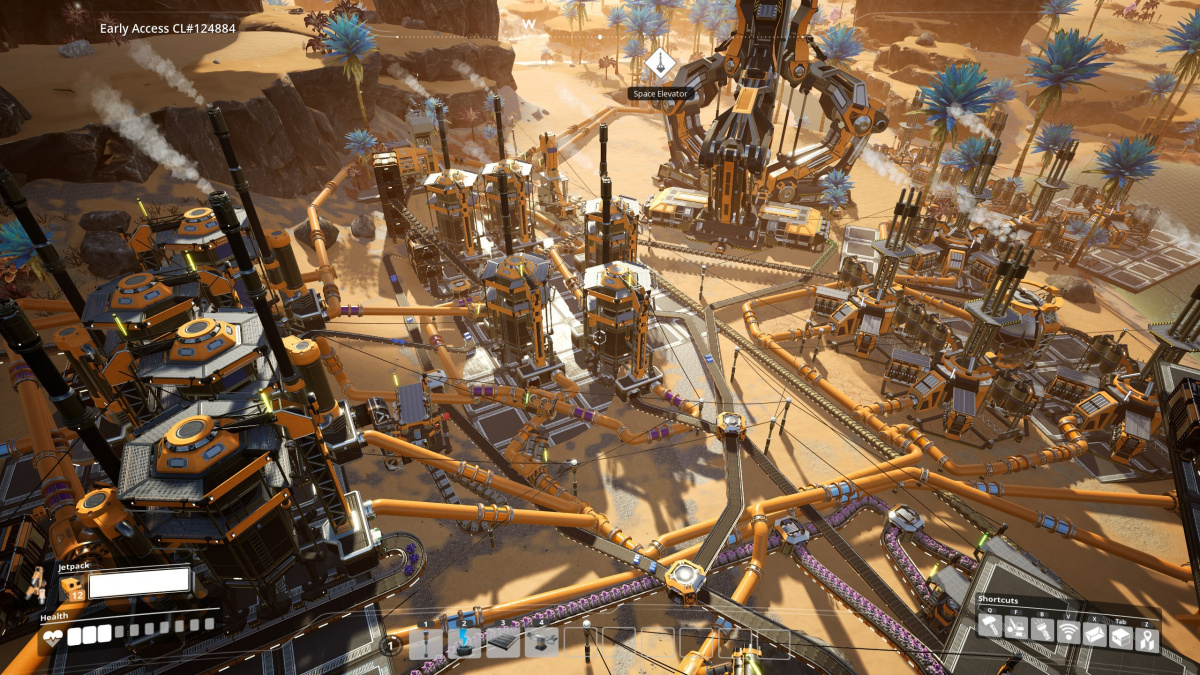Select the lightning bolt generator hotbar slot
The height and width of the screenshot is (675, 1200).
464,643
